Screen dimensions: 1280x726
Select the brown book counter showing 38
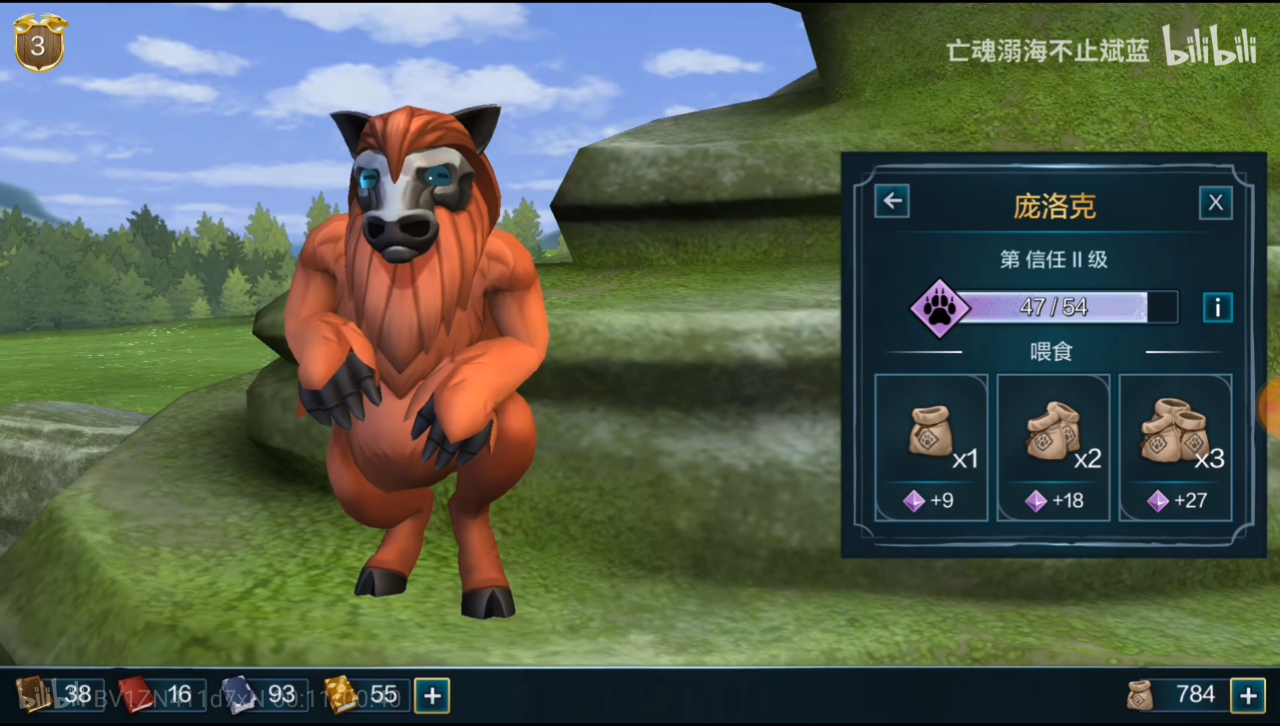point(58,694)
